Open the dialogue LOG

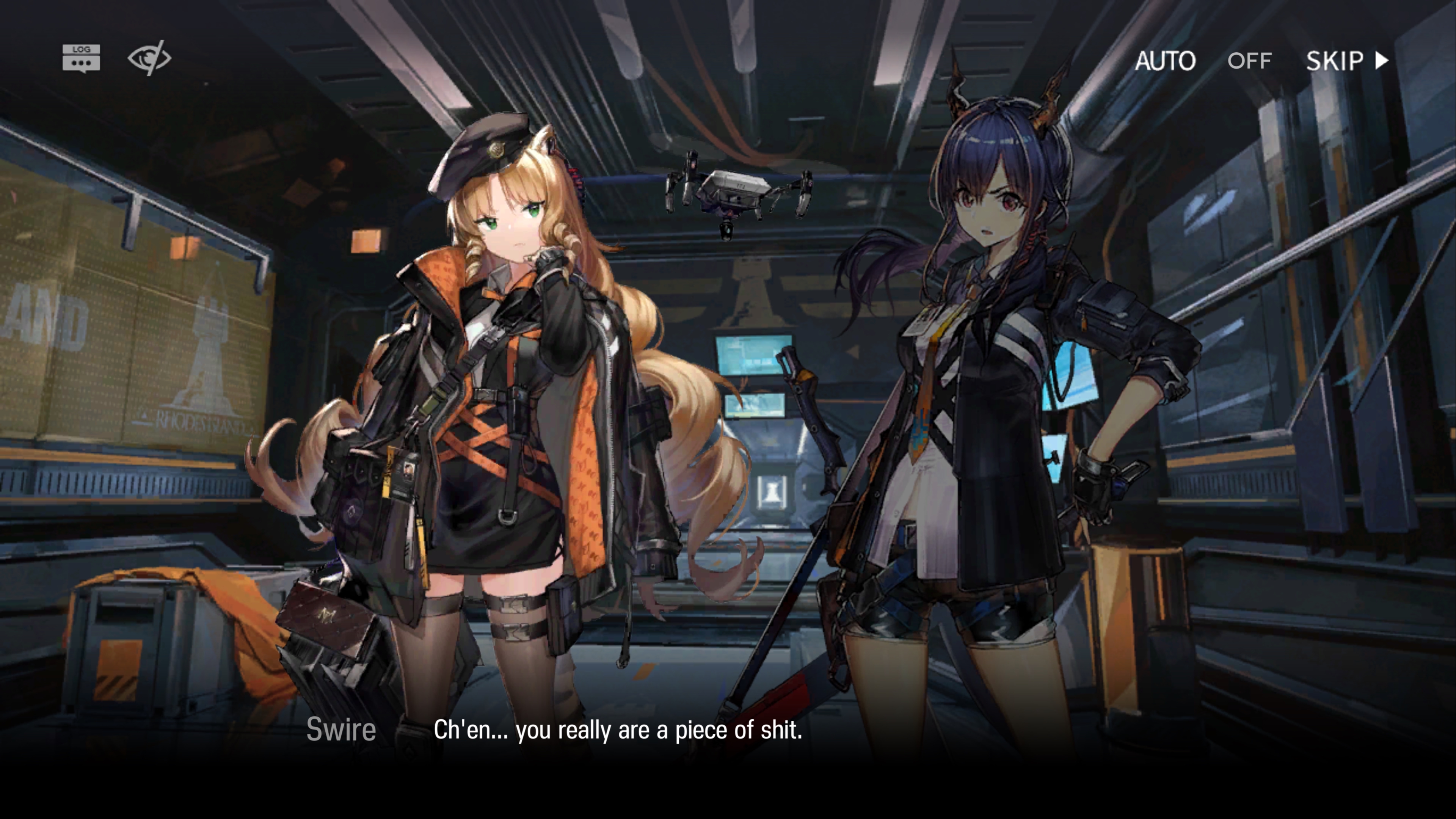tap(82, 58)
